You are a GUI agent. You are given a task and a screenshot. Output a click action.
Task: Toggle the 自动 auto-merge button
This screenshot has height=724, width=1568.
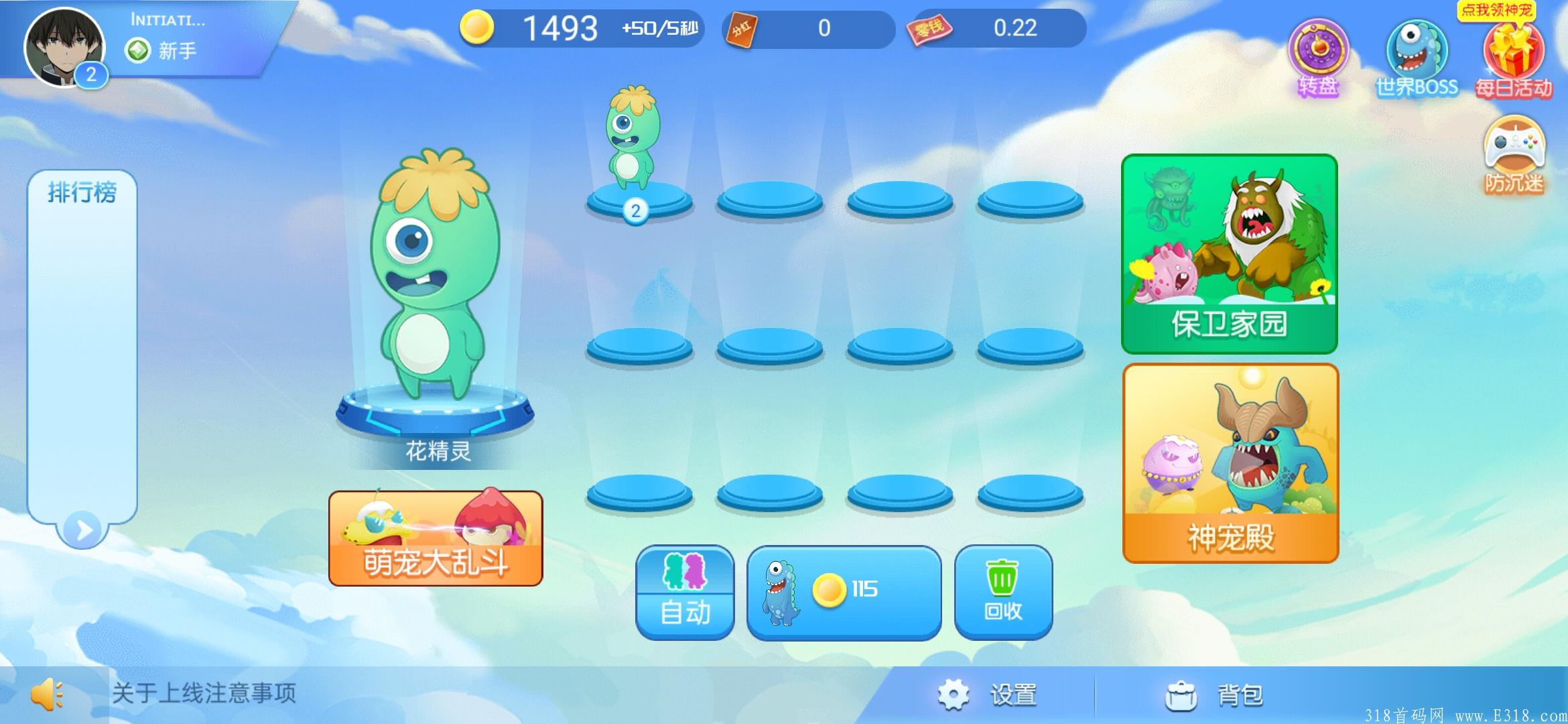coord(685,592)
